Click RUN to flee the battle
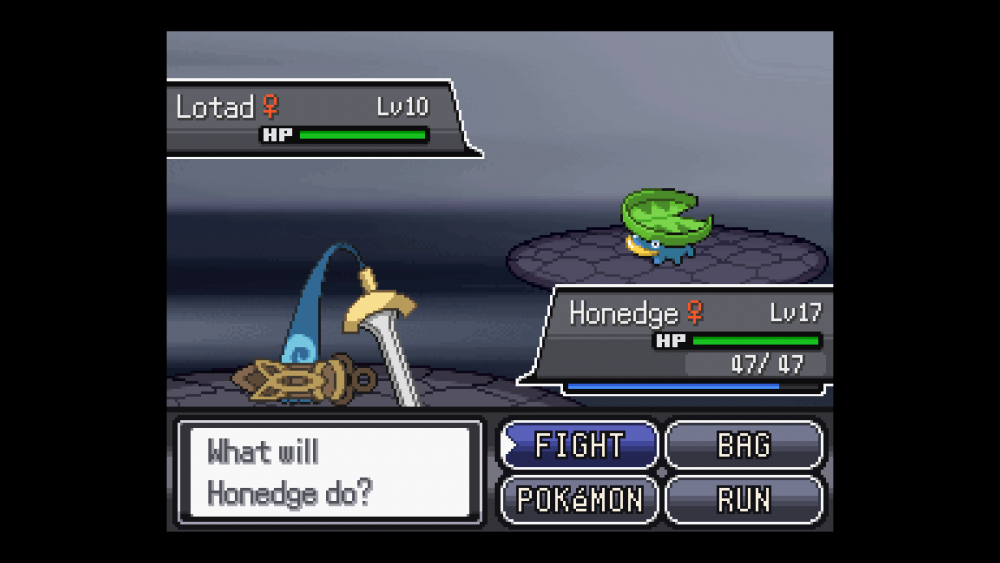1000x563 pixels. [x=744, y=499]
